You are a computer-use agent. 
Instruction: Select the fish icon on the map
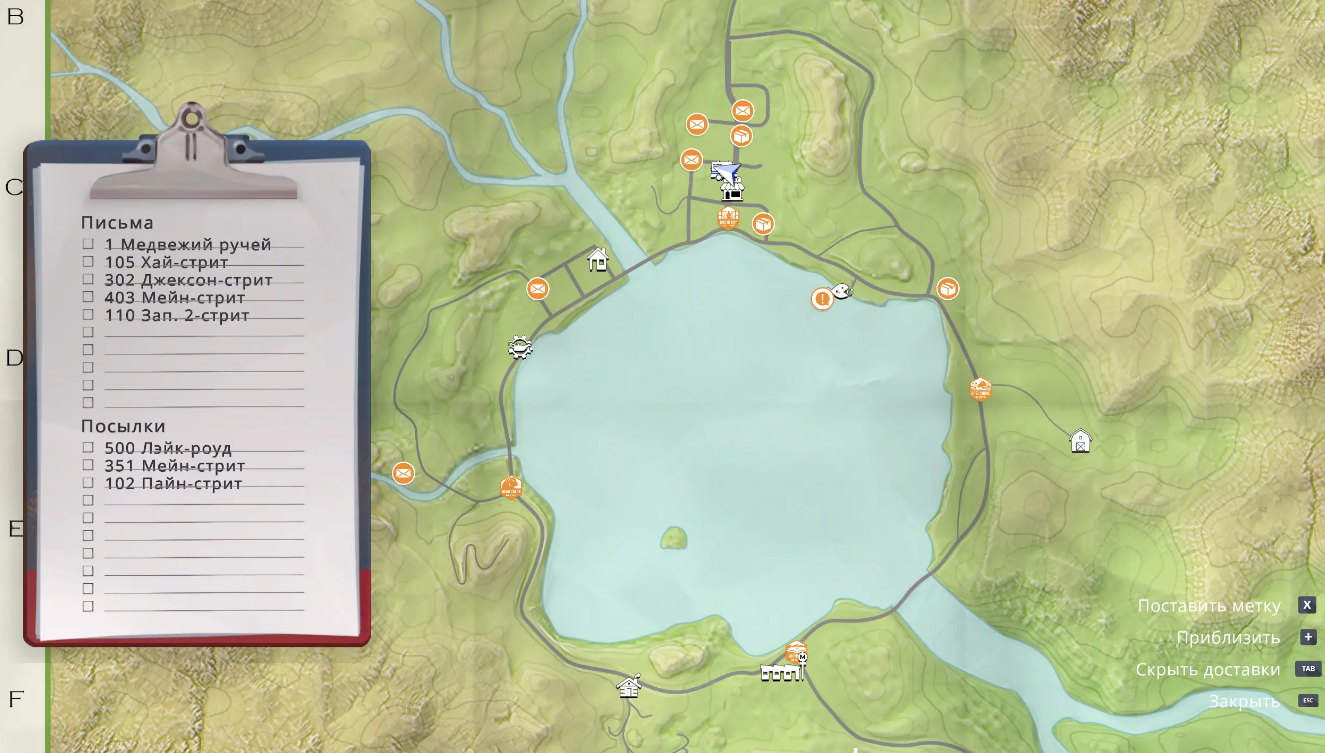click(x=842, y=291)
